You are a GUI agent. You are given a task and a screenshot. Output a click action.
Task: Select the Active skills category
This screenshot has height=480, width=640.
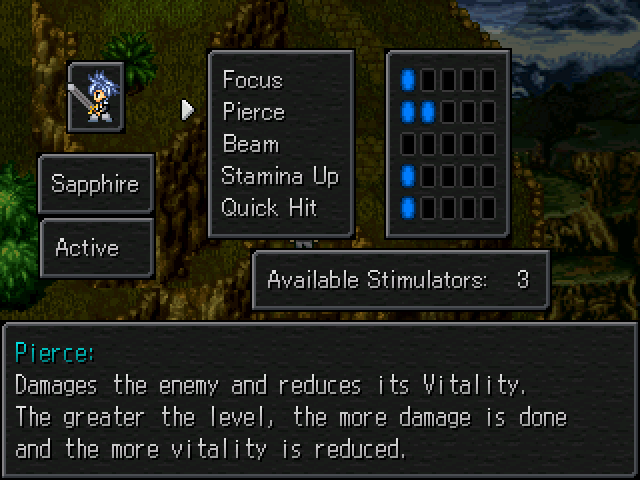click(x=96, y=248)
